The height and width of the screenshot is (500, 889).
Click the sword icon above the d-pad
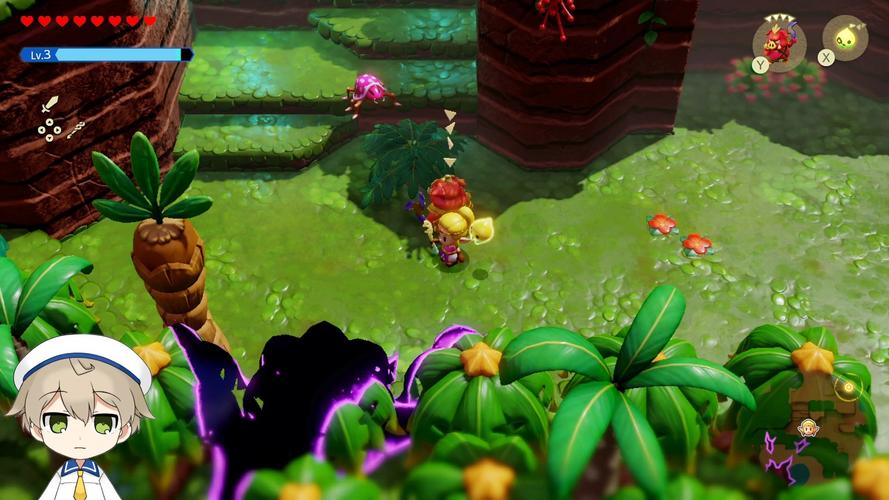pos(50,103)
